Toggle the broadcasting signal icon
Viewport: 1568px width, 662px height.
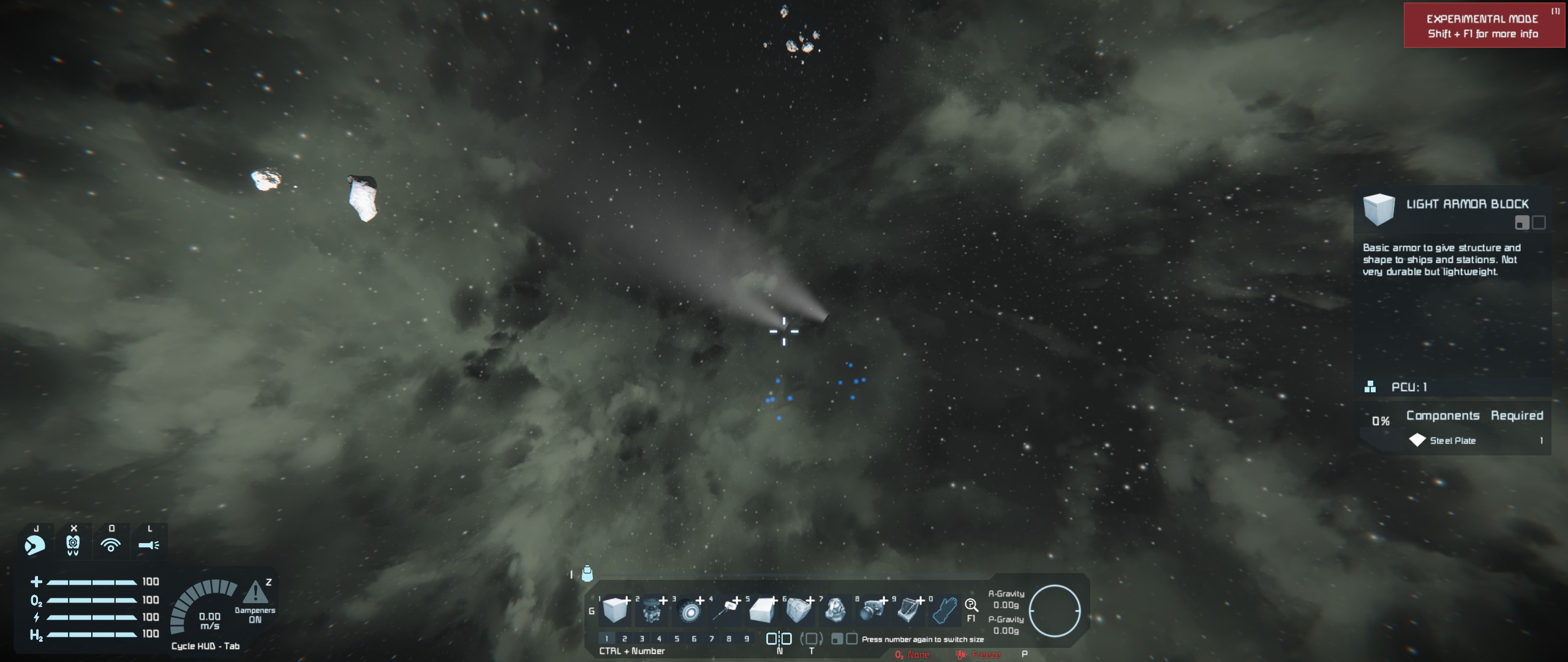[x=111, y=544]
